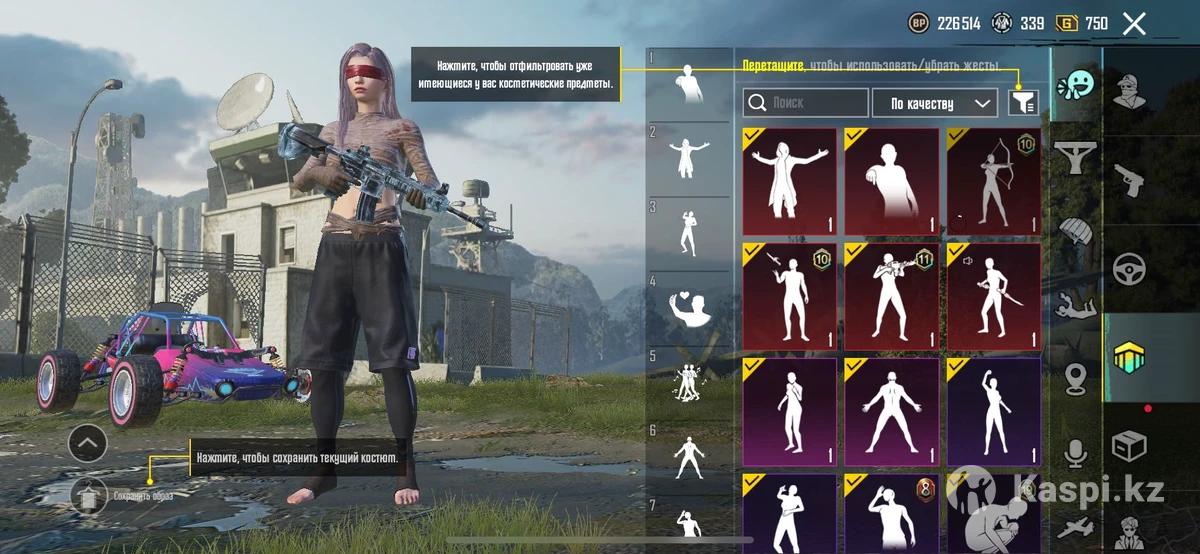This screenshot has height=554, width=1200.
Task: Click the emote search field
Action: 806,102
